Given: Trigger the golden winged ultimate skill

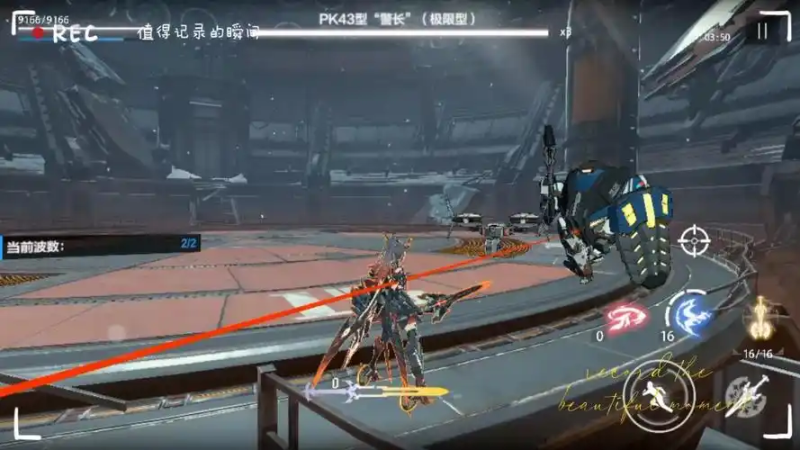Looking at the screenshot, I should point(762,318).
